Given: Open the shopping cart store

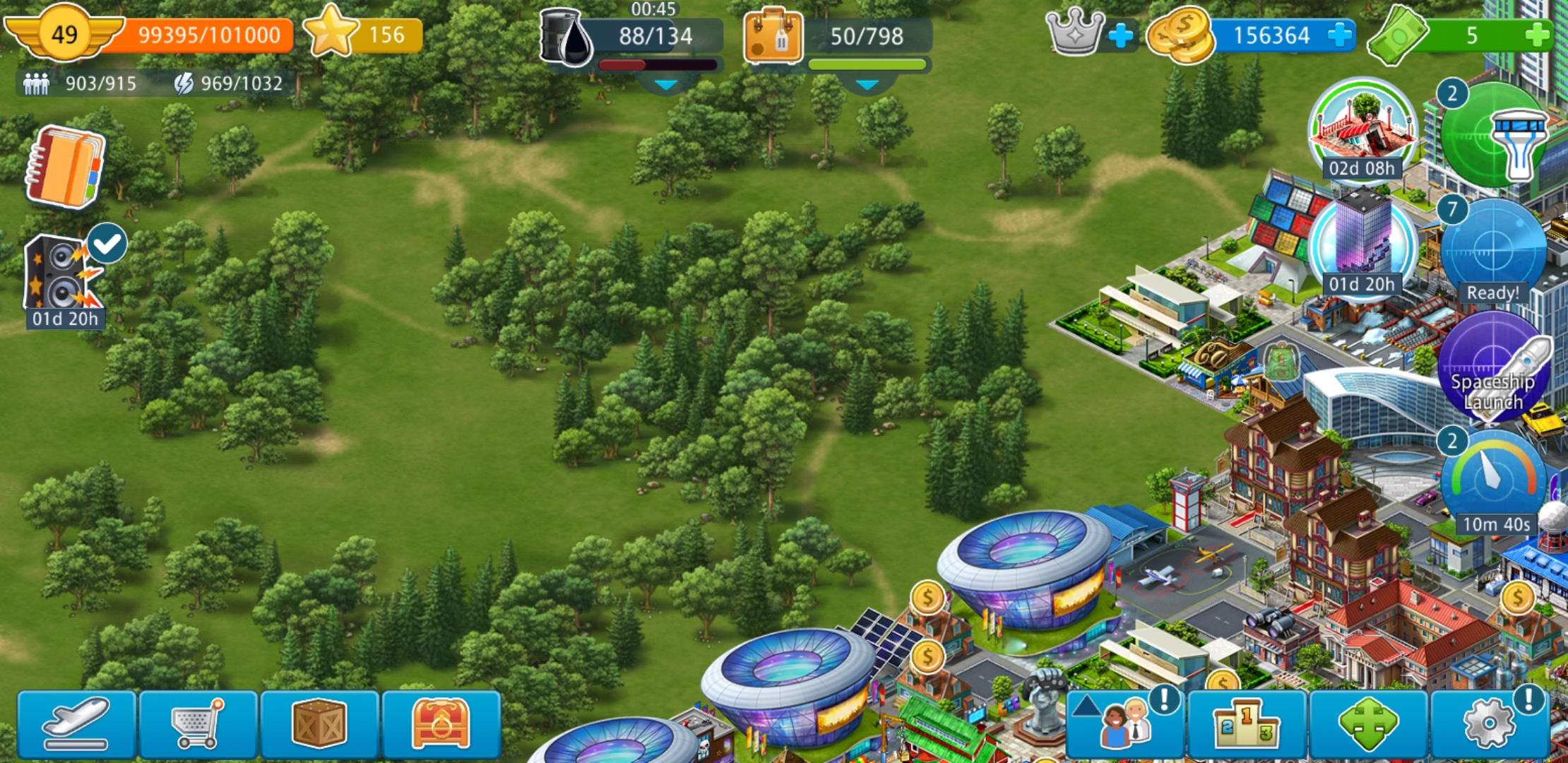Looking at the screenshot, I should click(198, 724).
